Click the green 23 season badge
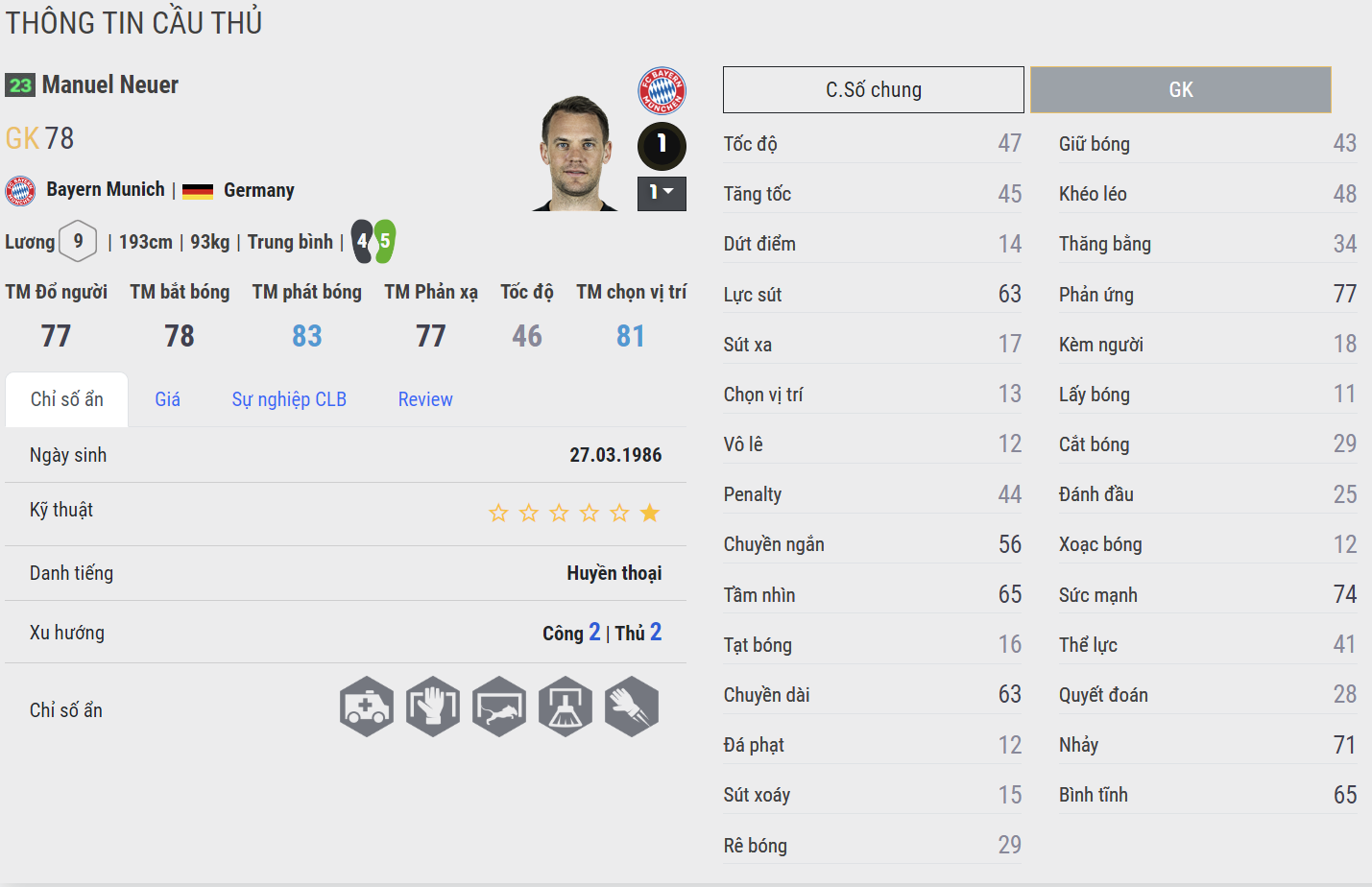Image resolution: width=1372 pixels, height=887 pixels. [20, 85]
